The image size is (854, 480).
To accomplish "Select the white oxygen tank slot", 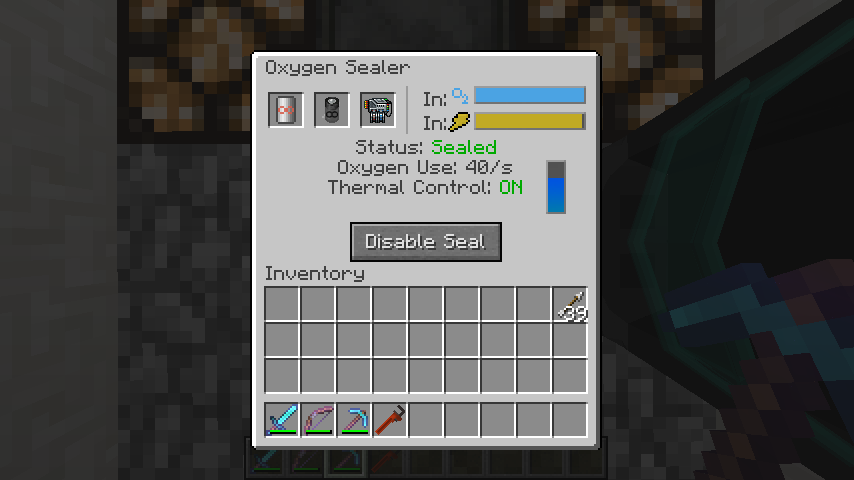I will [285, 110].
